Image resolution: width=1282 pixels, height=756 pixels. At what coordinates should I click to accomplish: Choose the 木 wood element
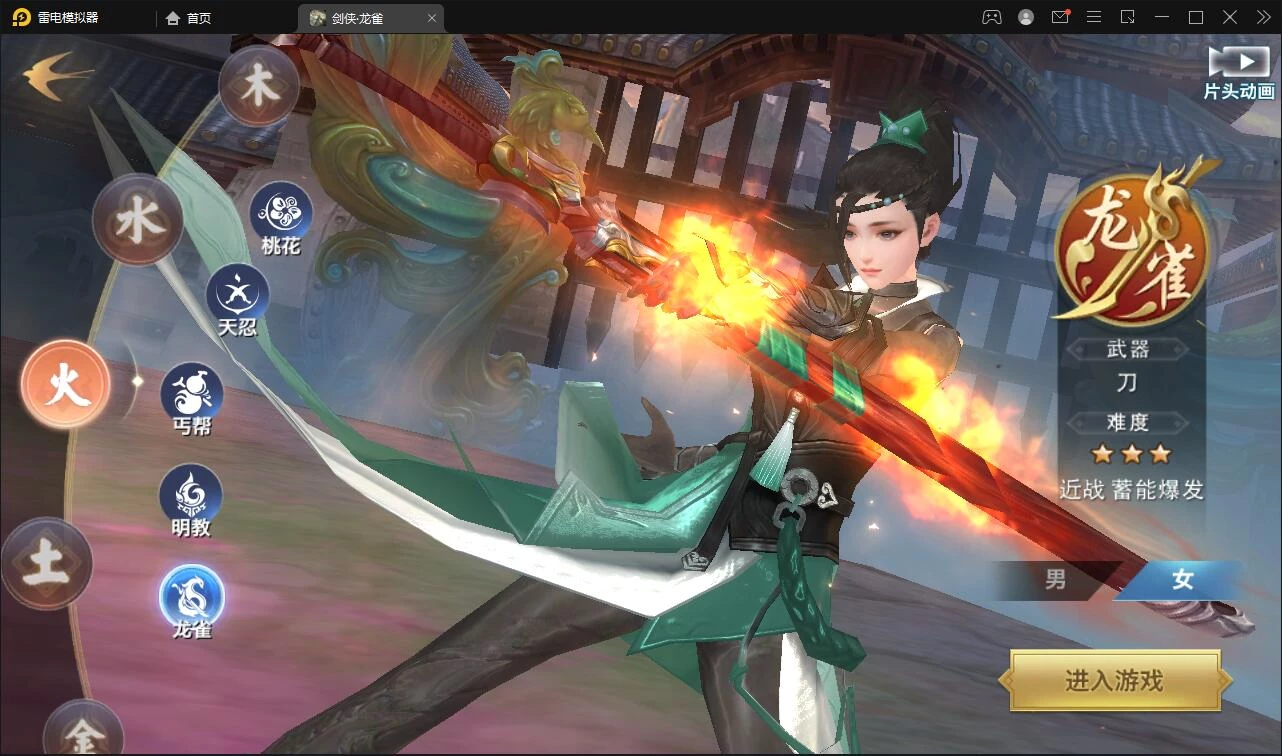259,87
